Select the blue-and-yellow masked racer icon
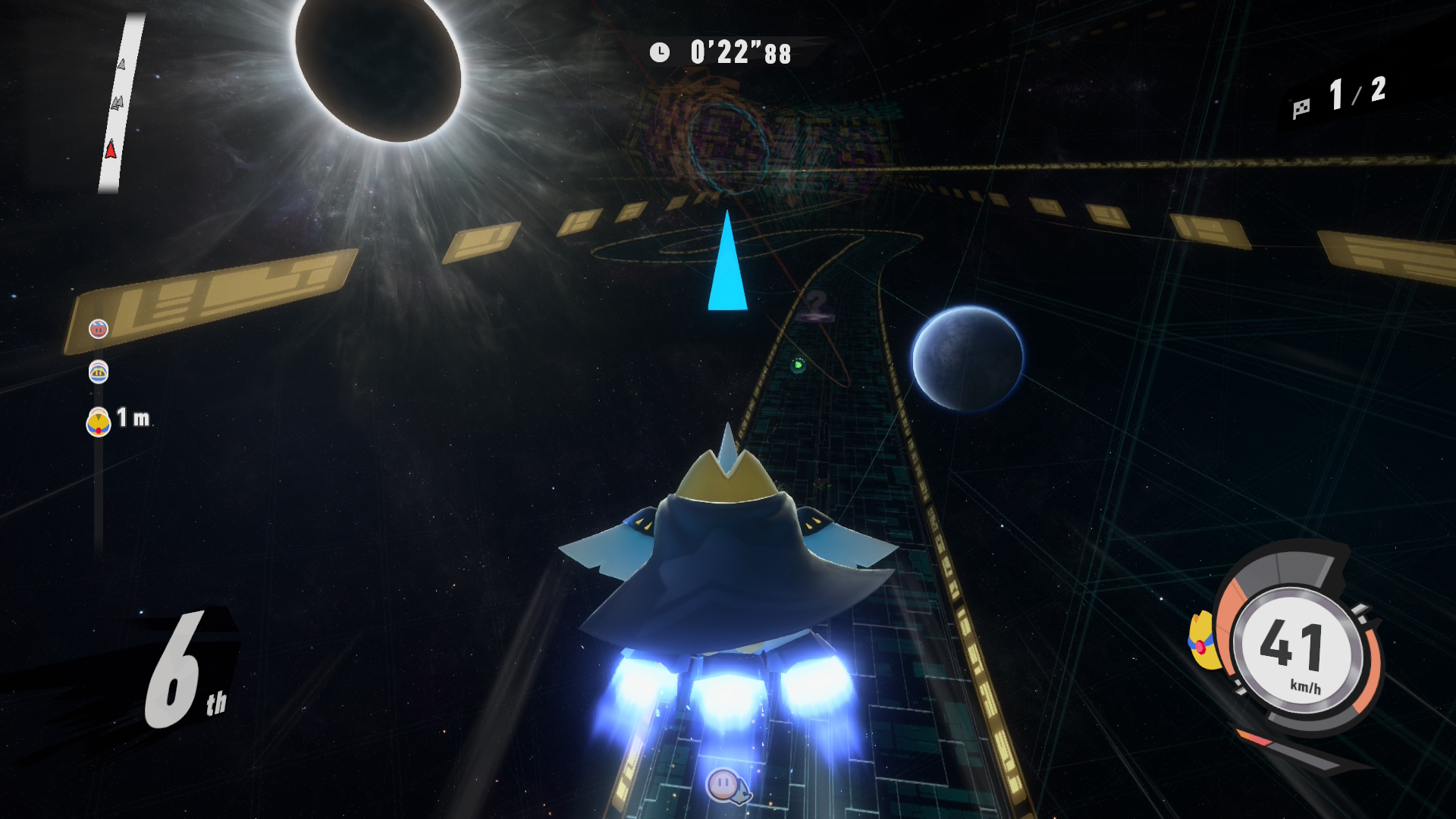 click(99, 372)
